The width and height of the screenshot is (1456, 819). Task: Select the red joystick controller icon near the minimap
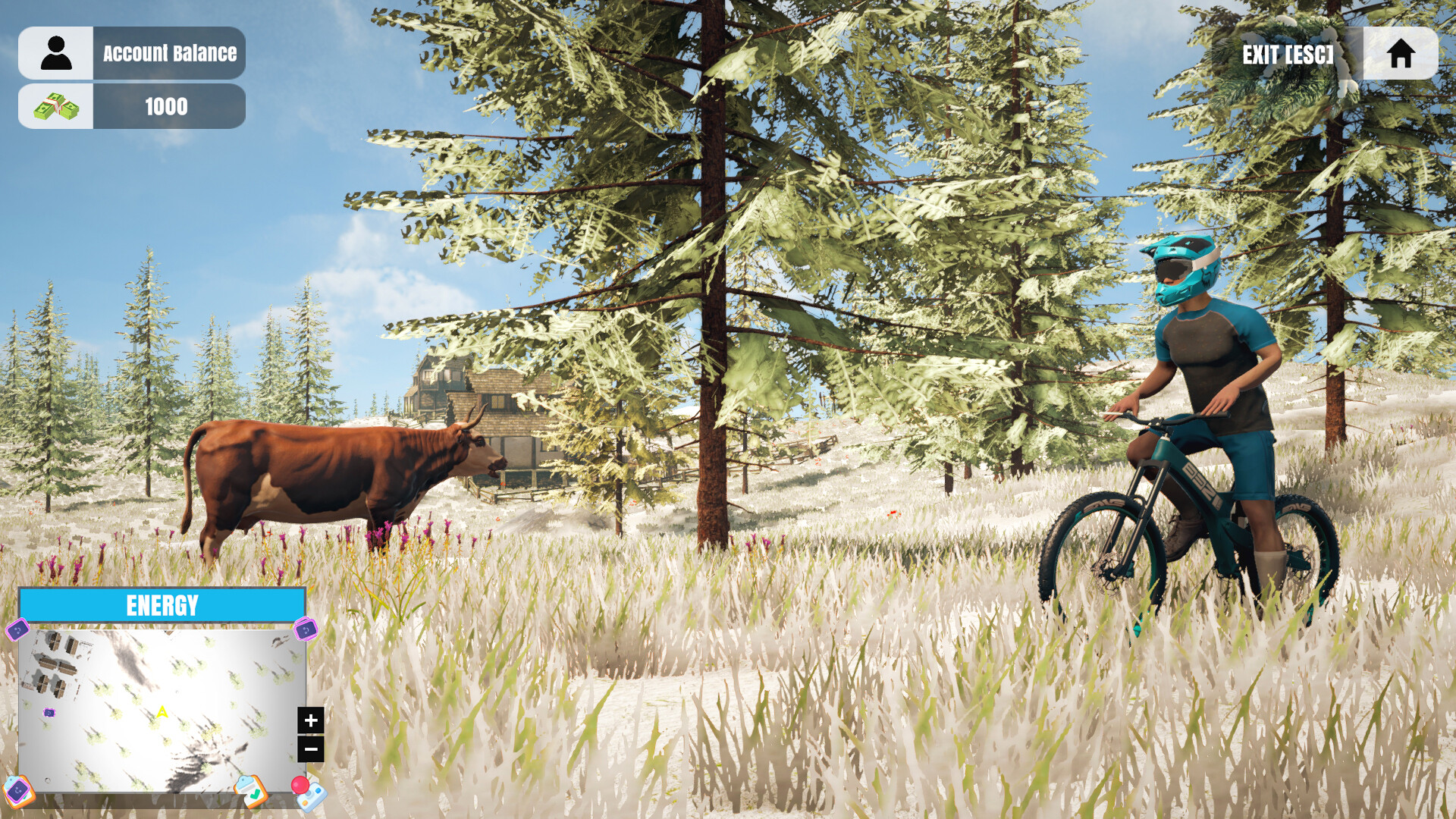pos(307,793)
